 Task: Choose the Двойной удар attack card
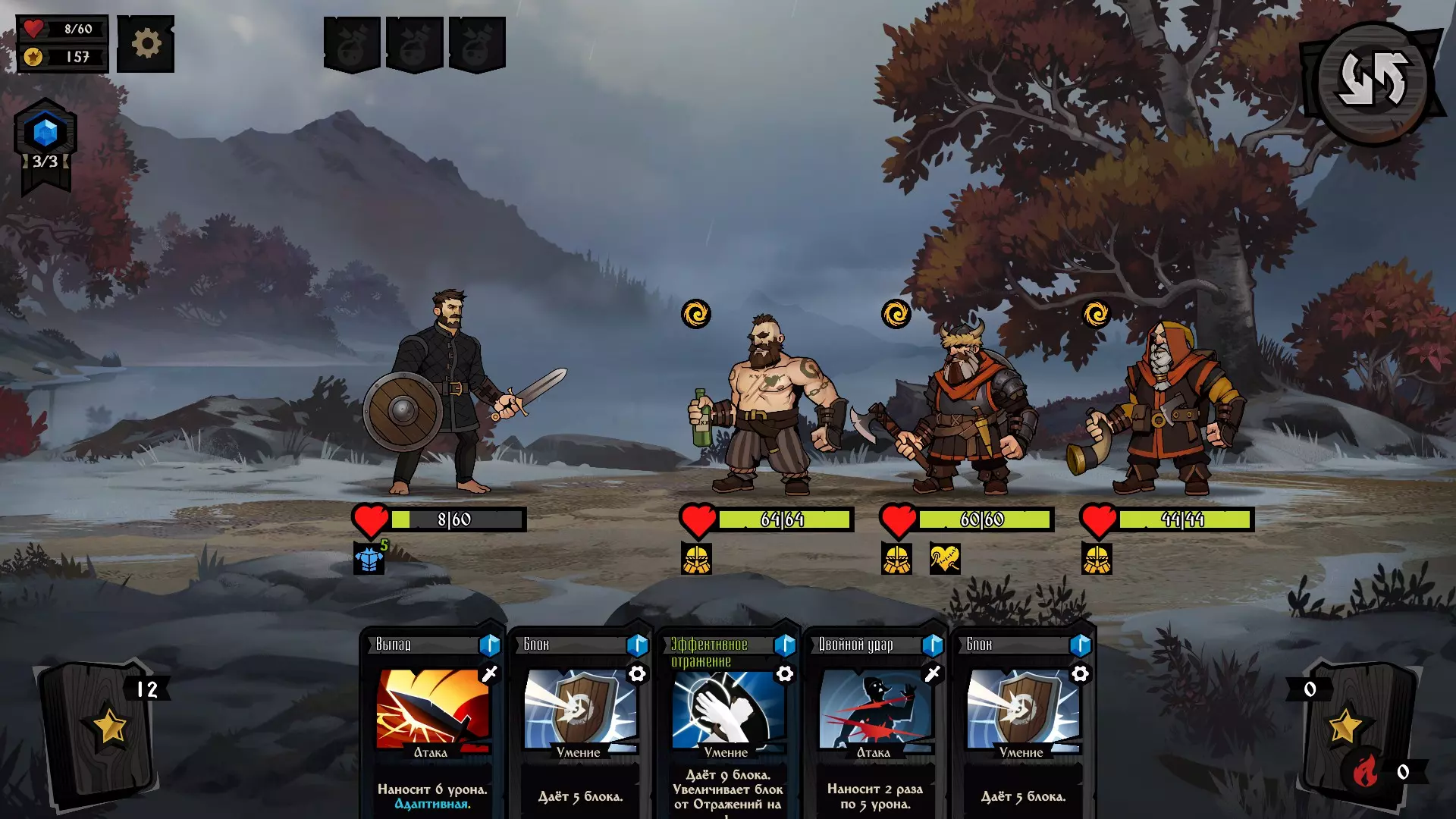tap(874, 720)
